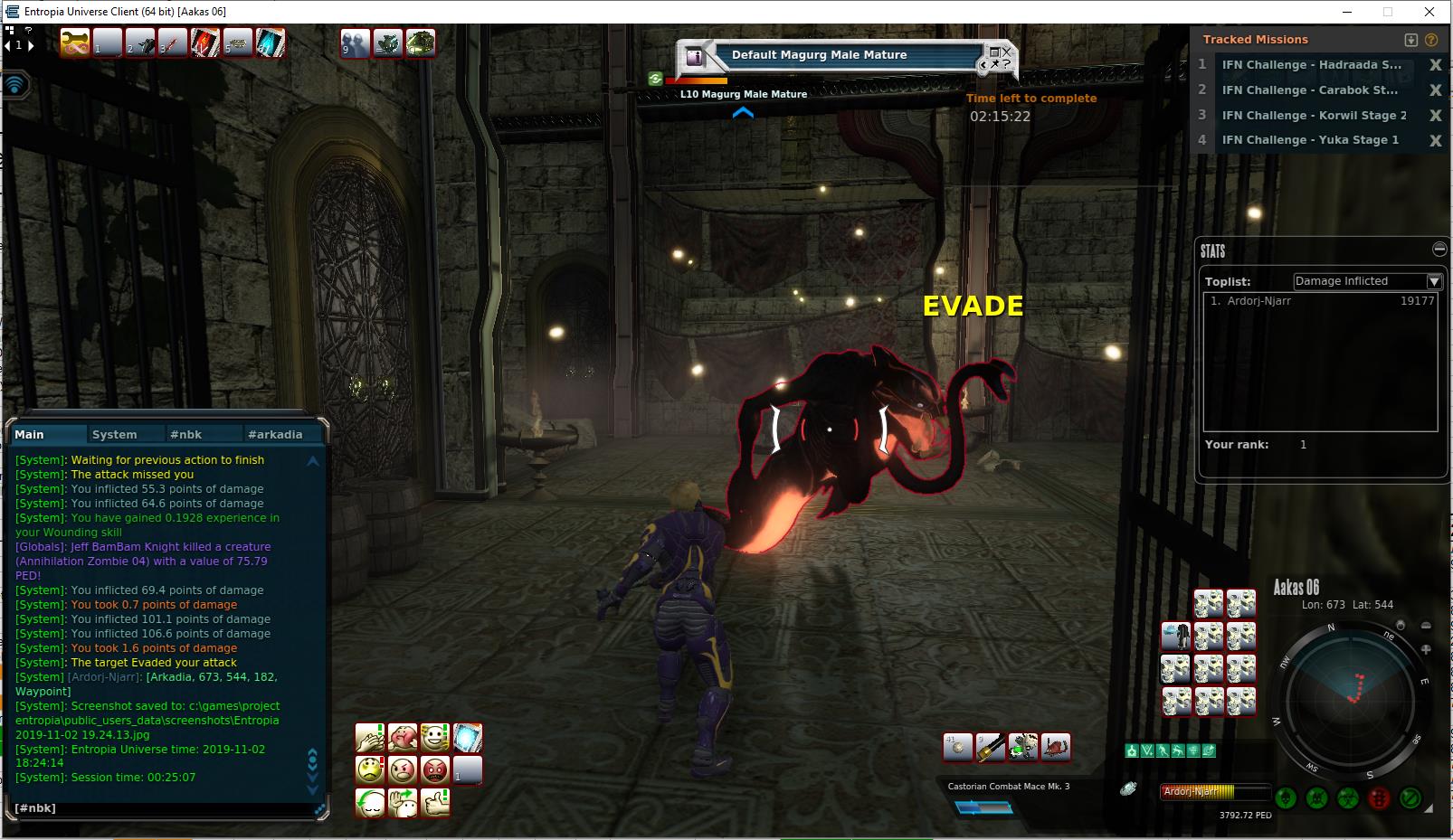Perform the thumbs up emote
This screenshot has width=1453, height=840.
click(x=435, y=803)
